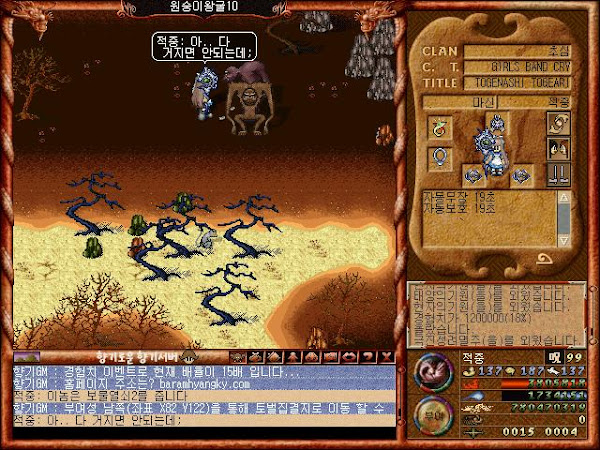Click the helmet slot above the character portrait

(x=496, y=123)
